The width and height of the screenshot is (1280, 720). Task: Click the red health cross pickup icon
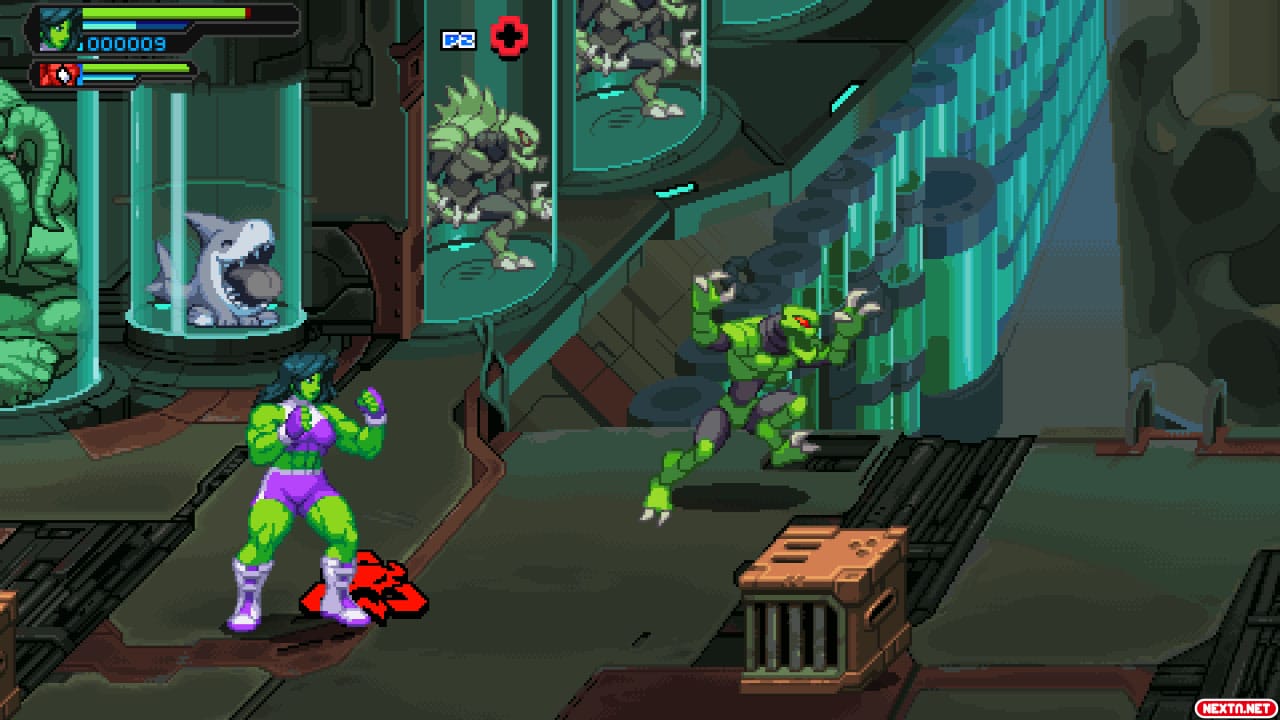[511, 36]
